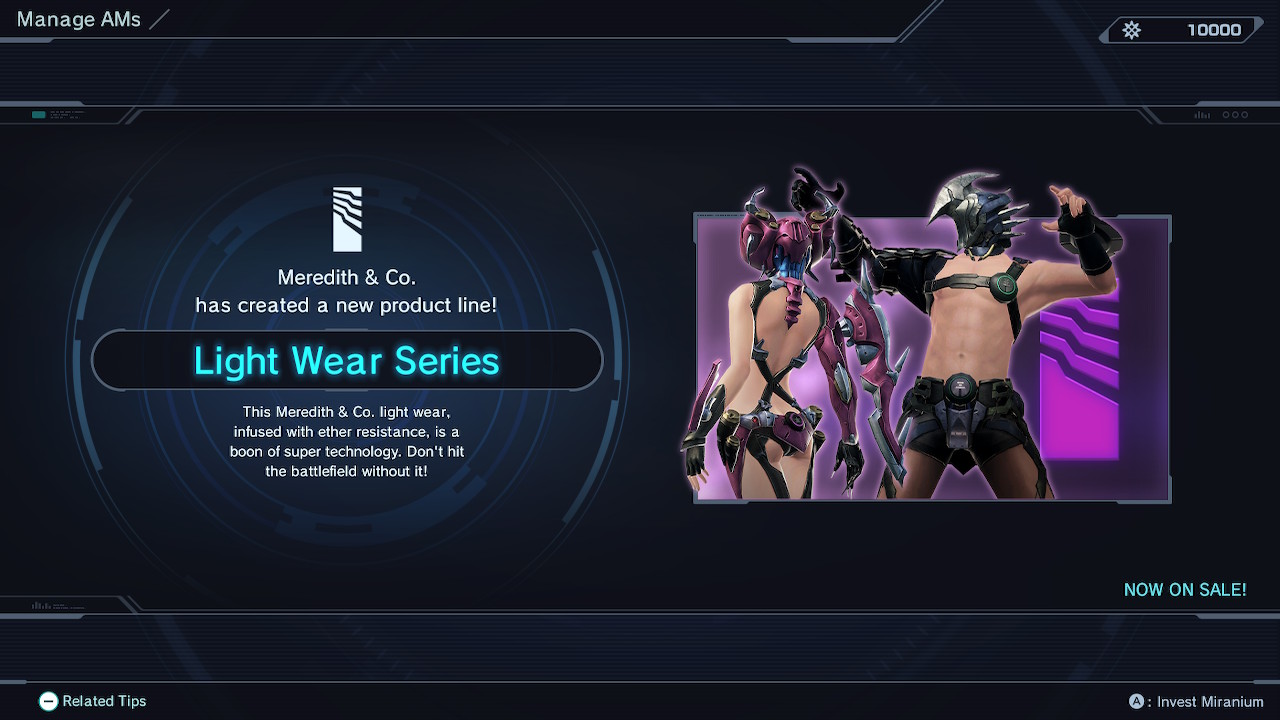Select the Light Wear Series banner
Screen dimensions: 1280x720
[x=346, y=360]
